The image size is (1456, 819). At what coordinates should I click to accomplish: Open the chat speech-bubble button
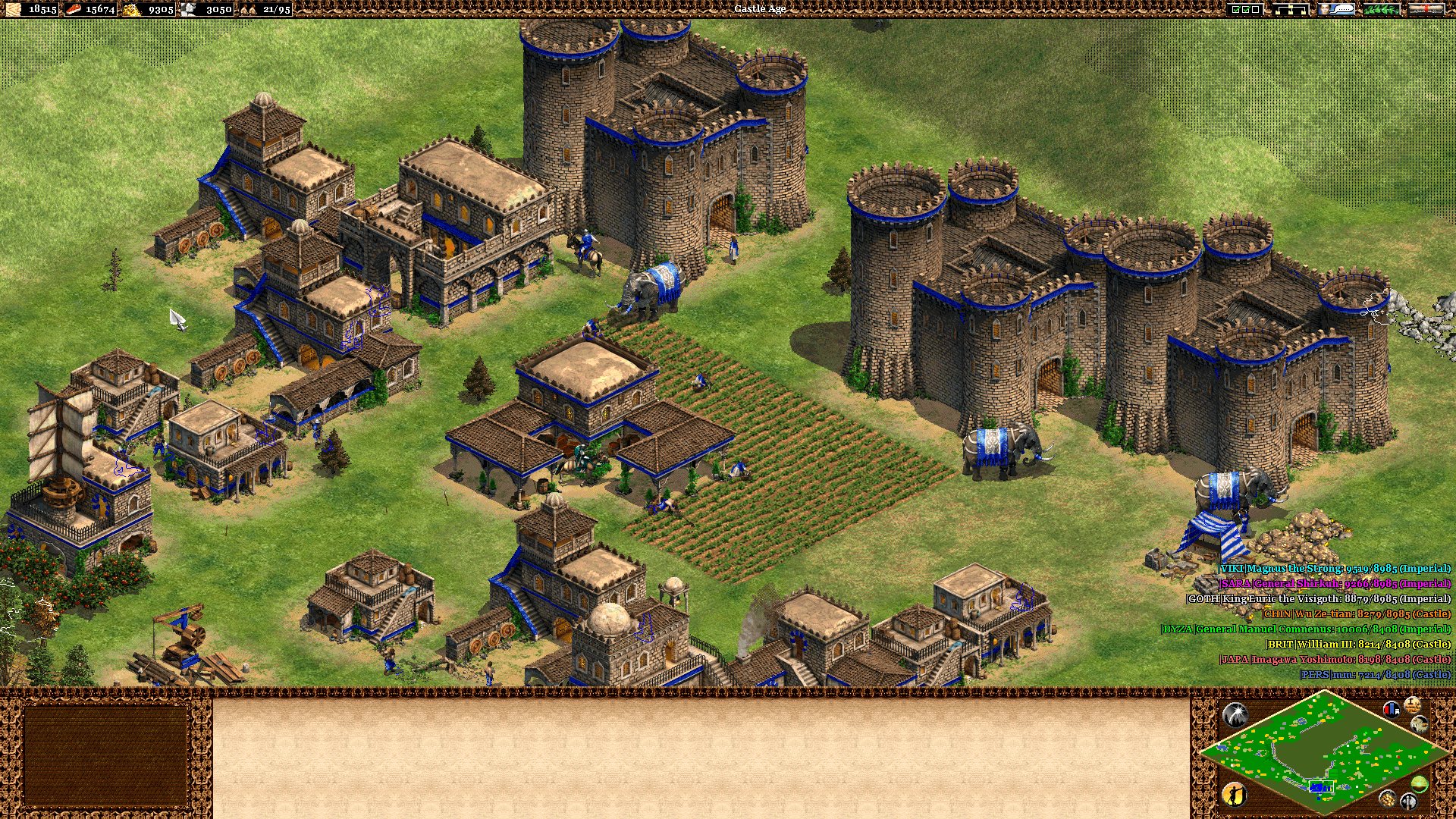tap(1336, 9)
